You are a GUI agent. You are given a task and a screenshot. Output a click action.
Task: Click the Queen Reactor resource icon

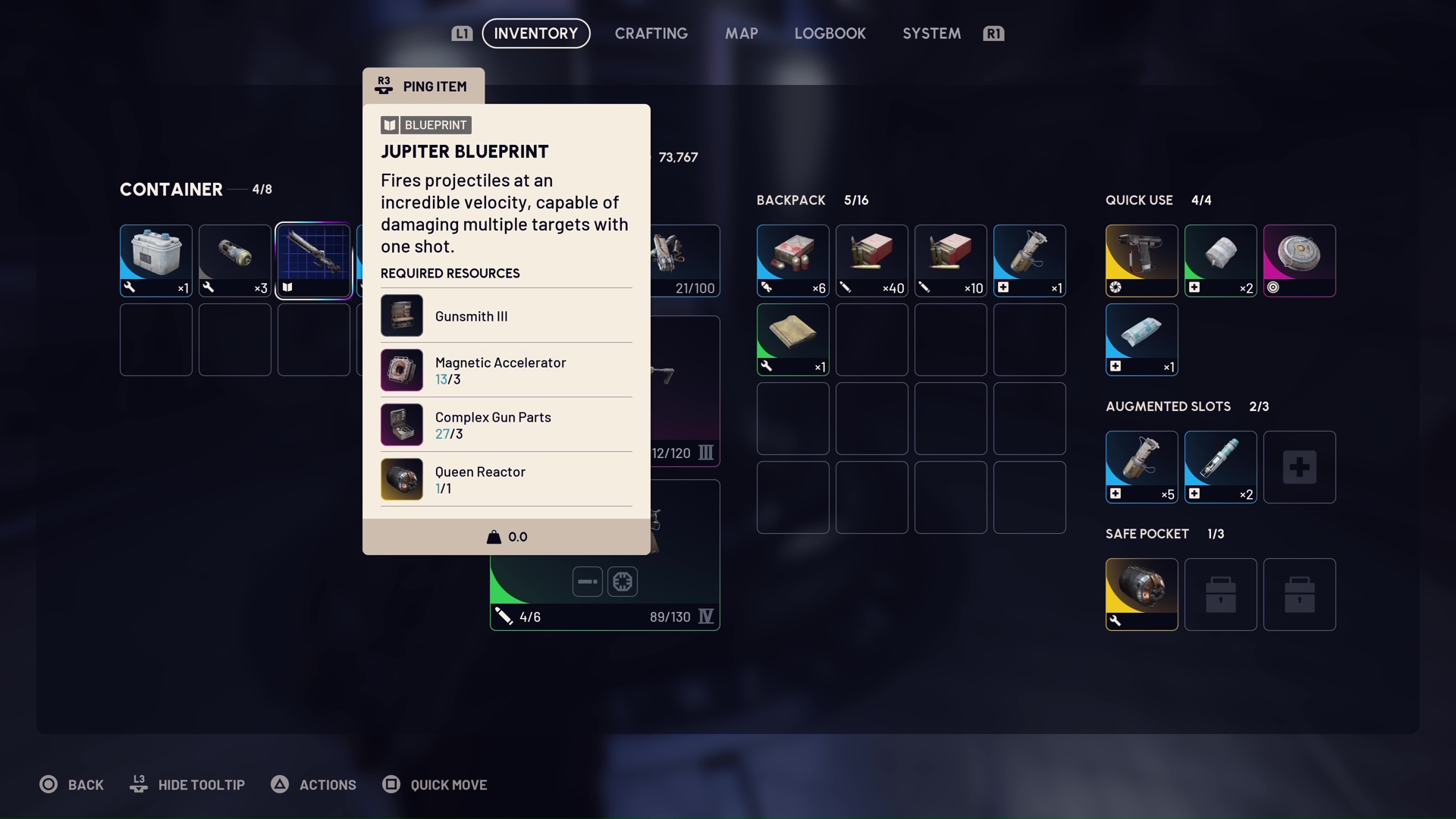tap(402, 479)
